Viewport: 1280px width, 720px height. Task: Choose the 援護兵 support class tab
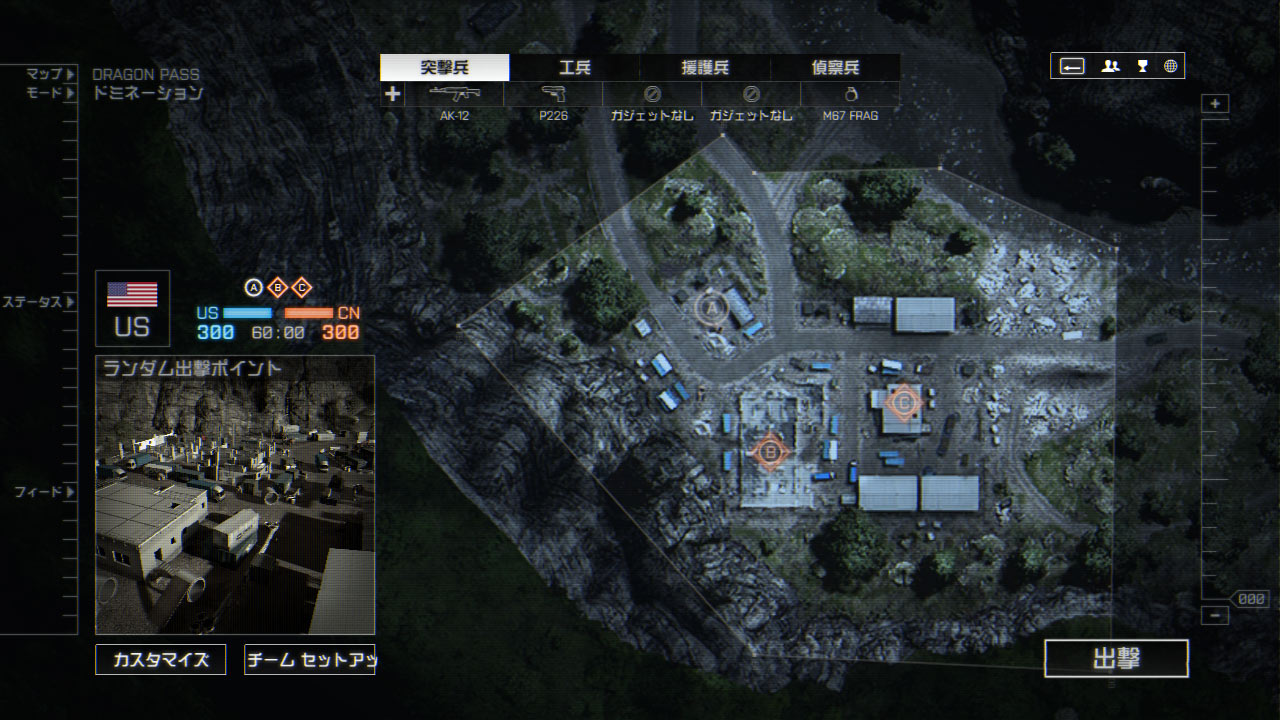click(705, 68)
